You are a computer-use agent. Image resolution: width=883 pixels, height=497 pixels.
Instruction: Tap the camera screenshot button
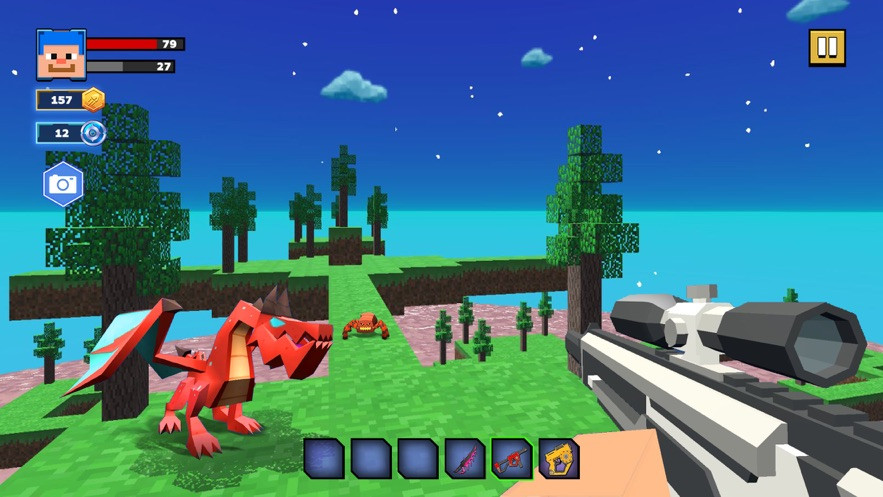[x=63, y=184]
